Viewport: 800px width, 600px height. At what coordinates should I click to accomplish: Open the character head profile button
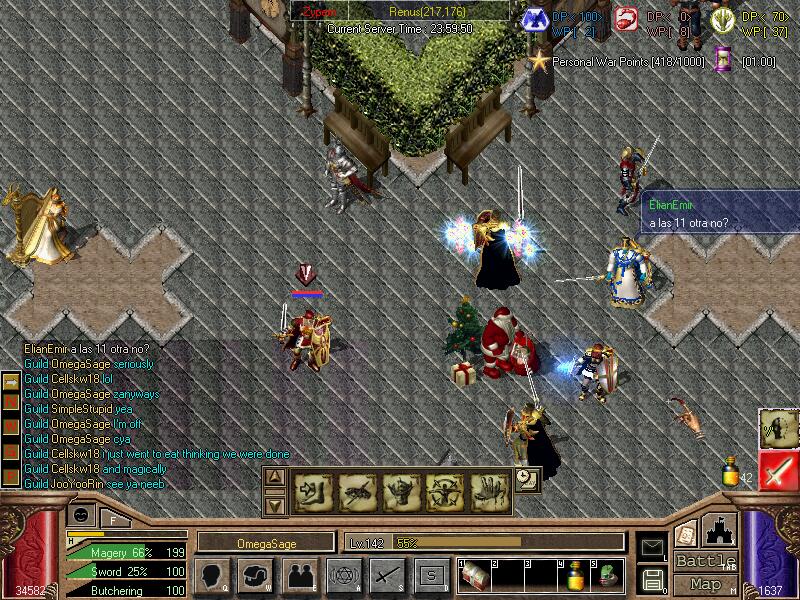(212, 575)
